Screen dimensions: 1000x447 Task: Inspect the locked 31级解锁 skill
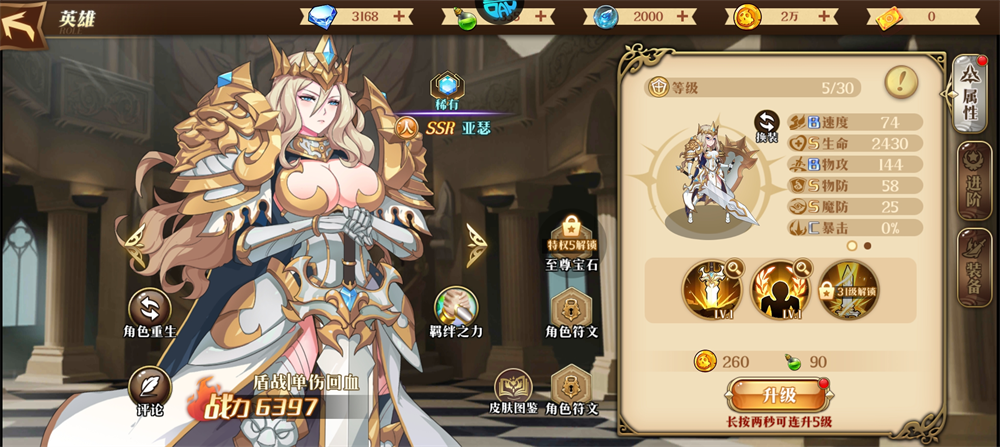point(848,291)
